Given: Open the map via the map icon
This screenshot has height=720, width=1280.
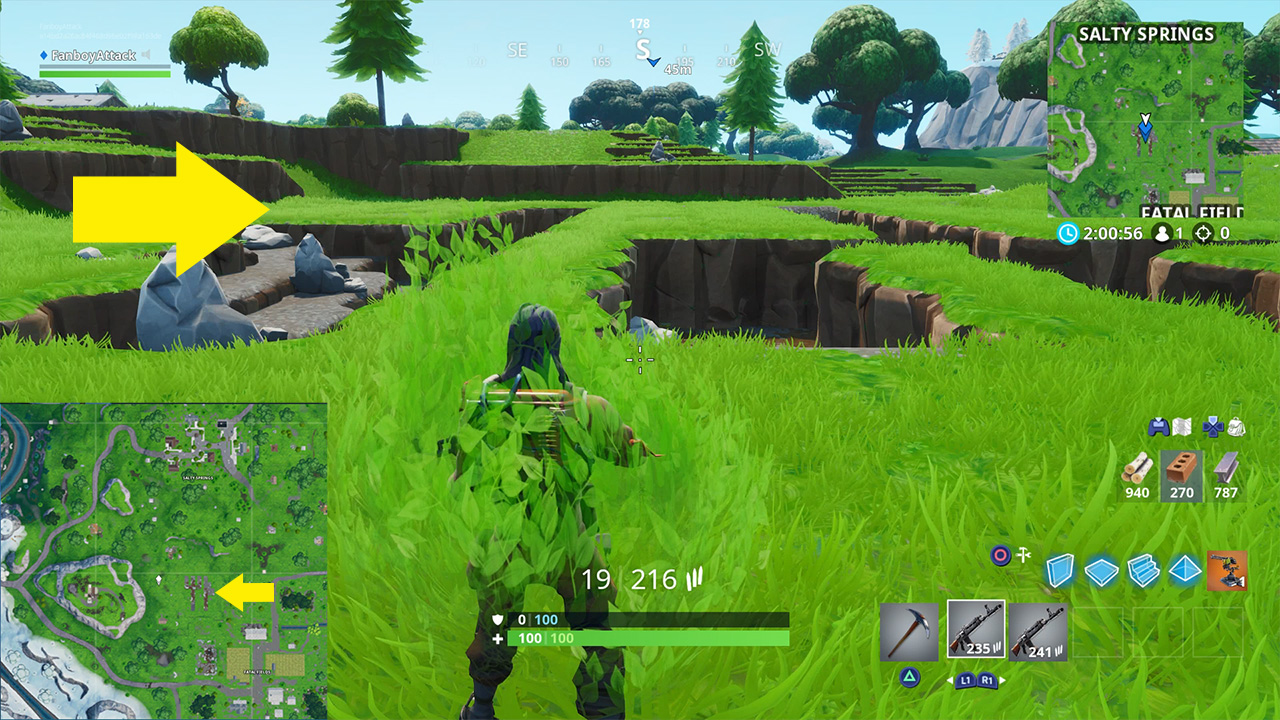Looking at the screenshot, I should click(x=1182, y=427).
